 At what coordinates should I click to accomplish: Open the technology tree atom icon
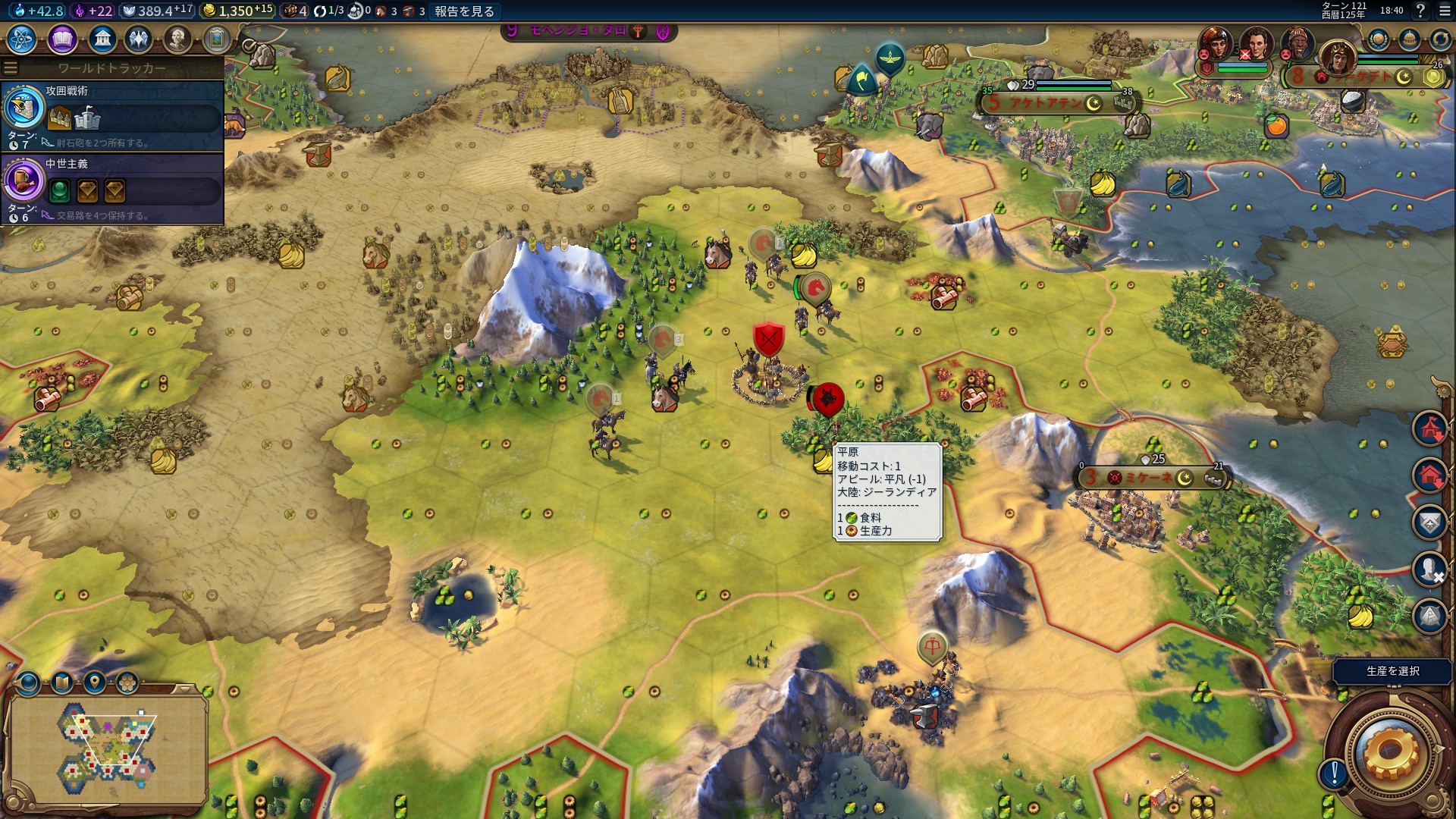(22, 39)
